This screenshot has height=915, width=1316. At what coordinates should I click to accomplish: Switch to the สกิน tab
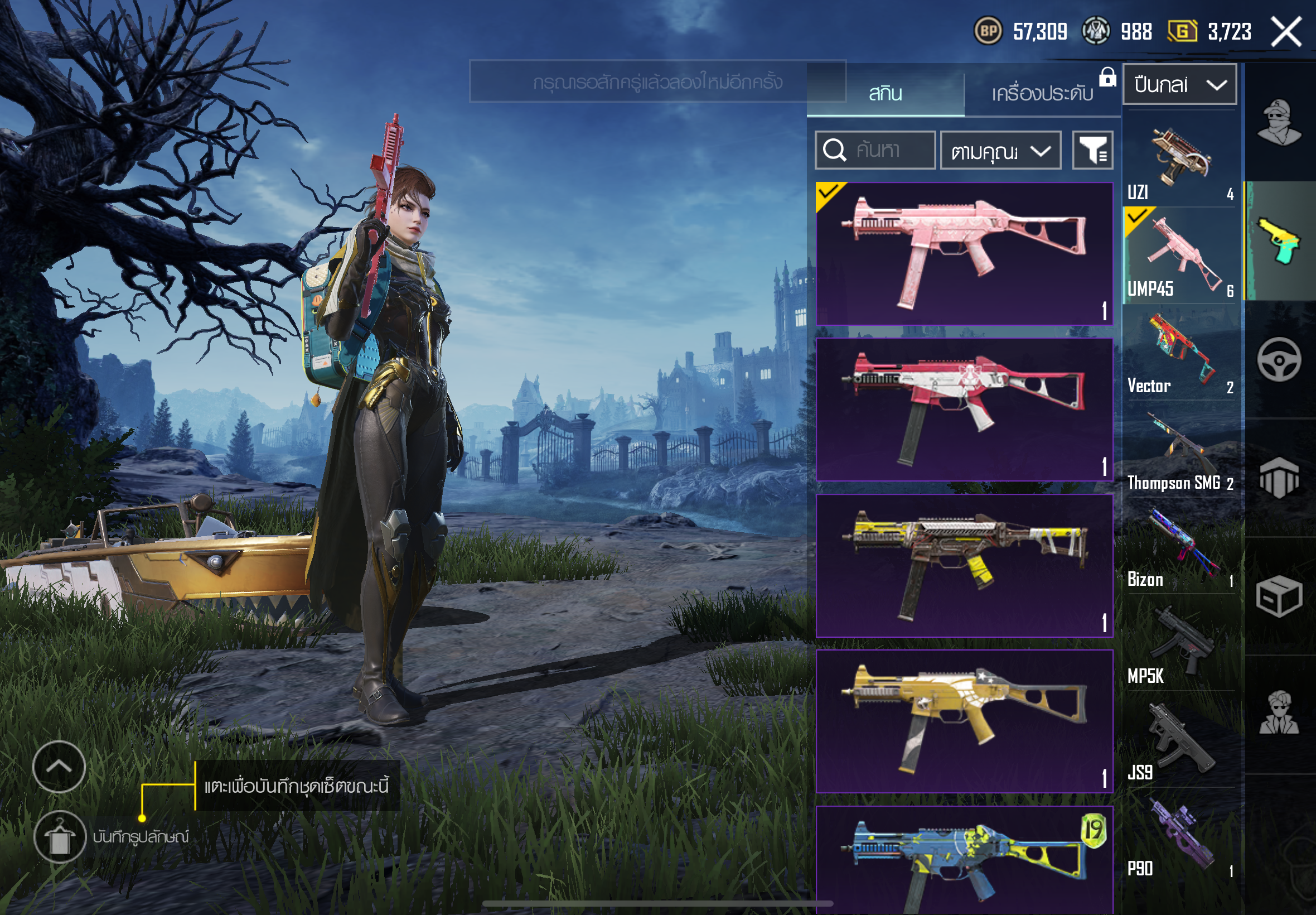tap(885, 93)
